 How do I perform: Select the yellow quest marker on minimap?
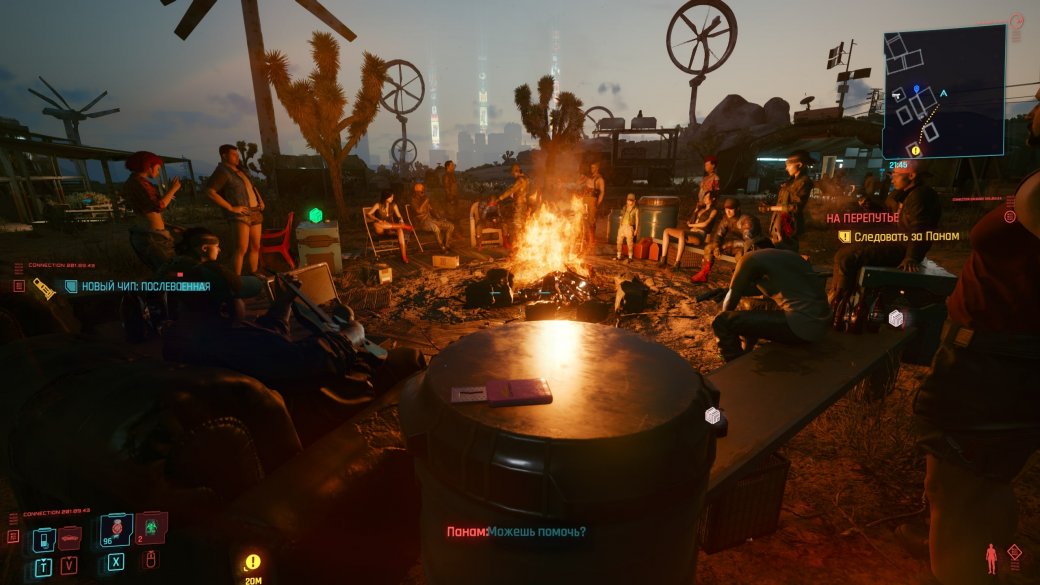point(914,150)
